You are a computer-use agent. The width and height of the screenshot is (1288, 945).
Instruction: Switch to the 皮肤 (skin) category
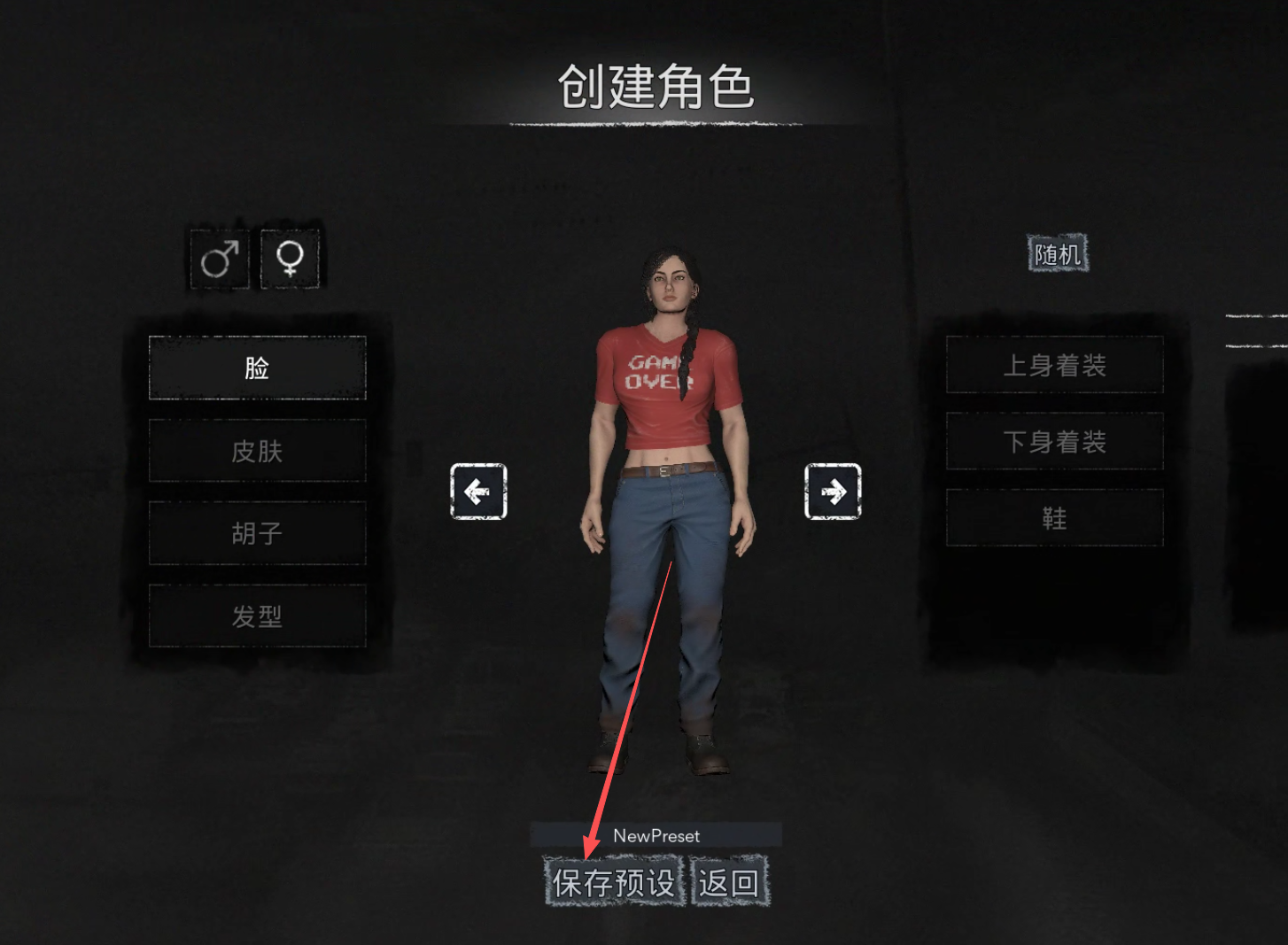[x=257, y=451]
